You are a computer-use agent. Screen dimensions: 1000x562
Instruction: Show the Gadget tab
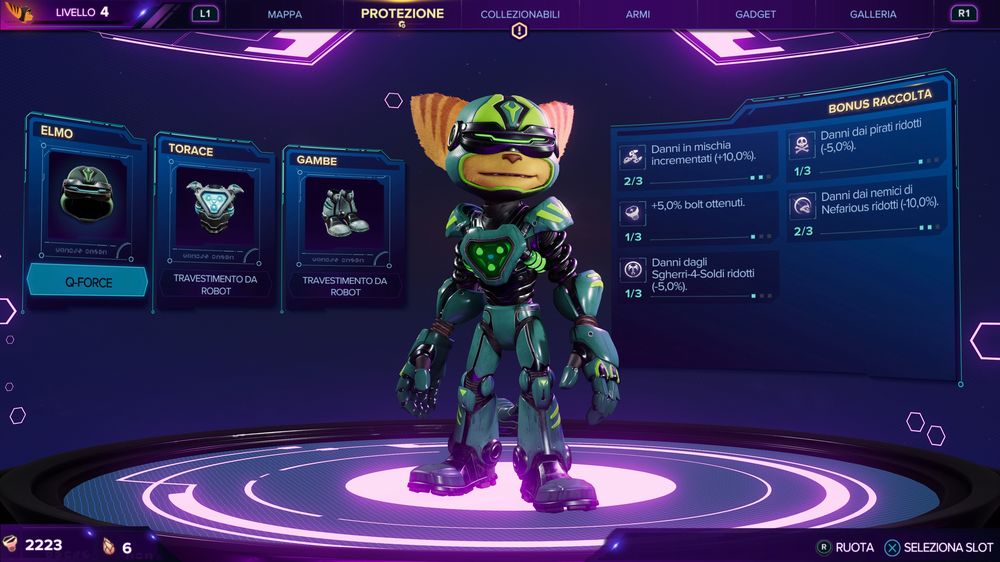[x=756, y=15]
